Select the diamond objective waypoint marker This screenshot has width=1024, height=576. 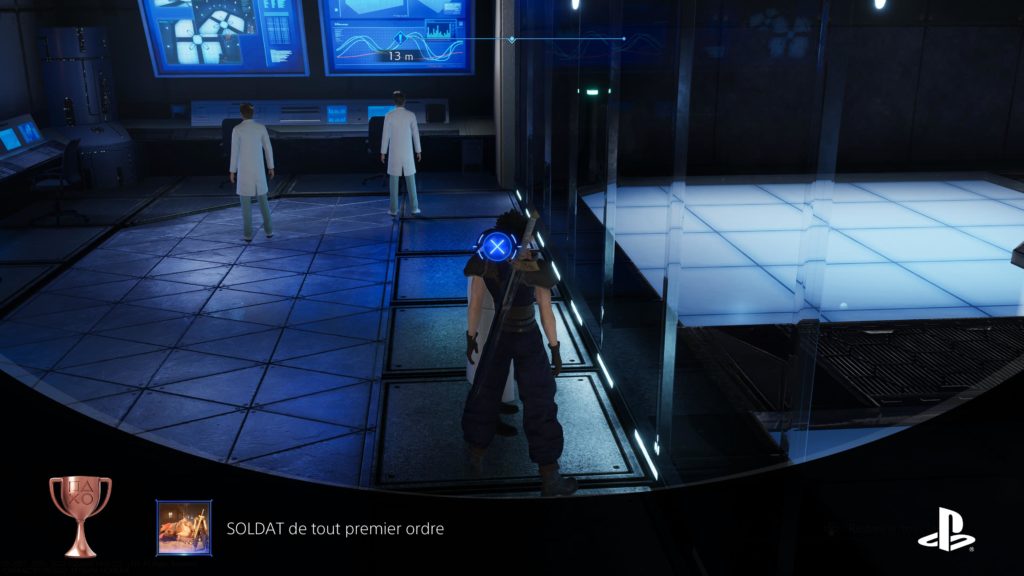click(512, 40)
